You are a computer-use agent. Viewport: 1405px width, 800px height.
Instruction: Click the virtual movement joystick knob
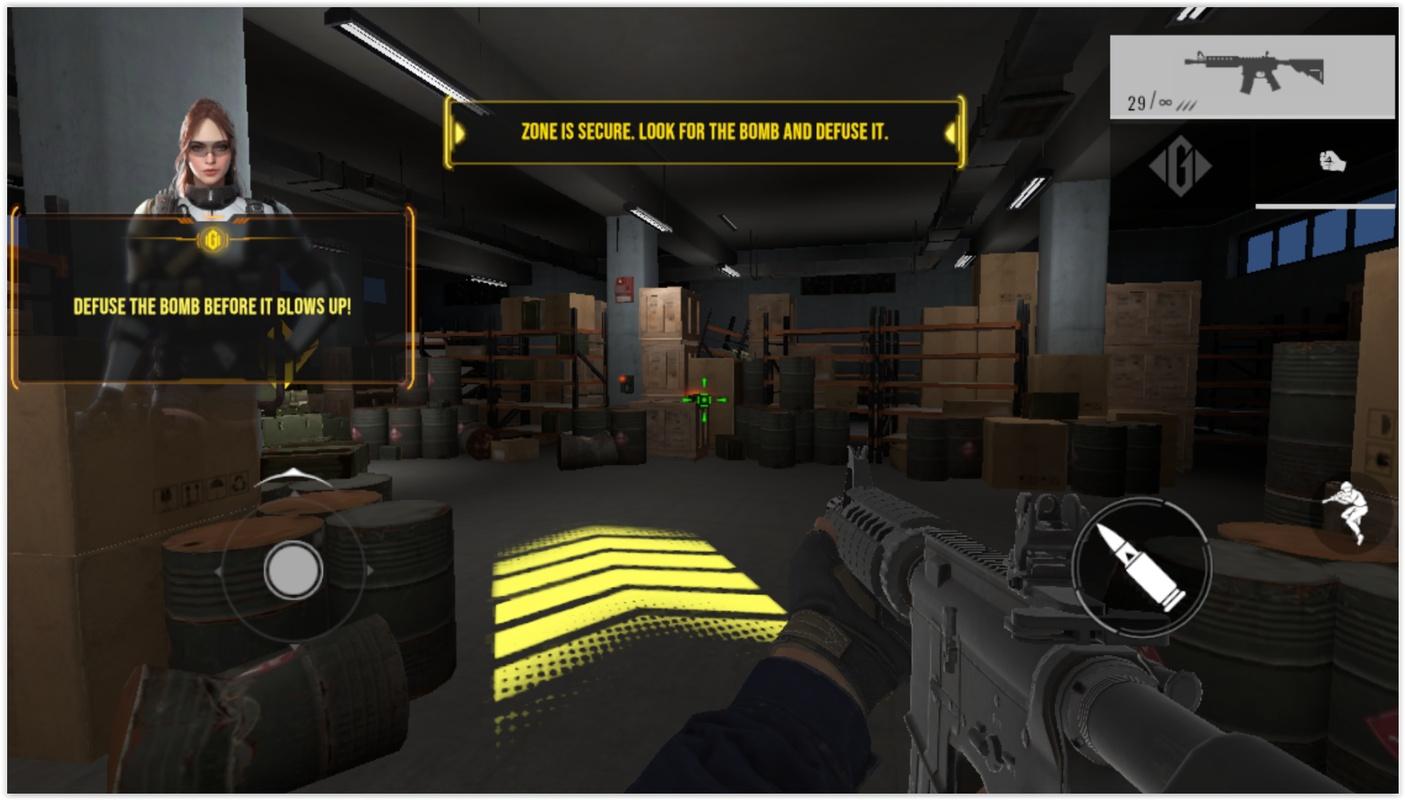(x=294, y=570)
